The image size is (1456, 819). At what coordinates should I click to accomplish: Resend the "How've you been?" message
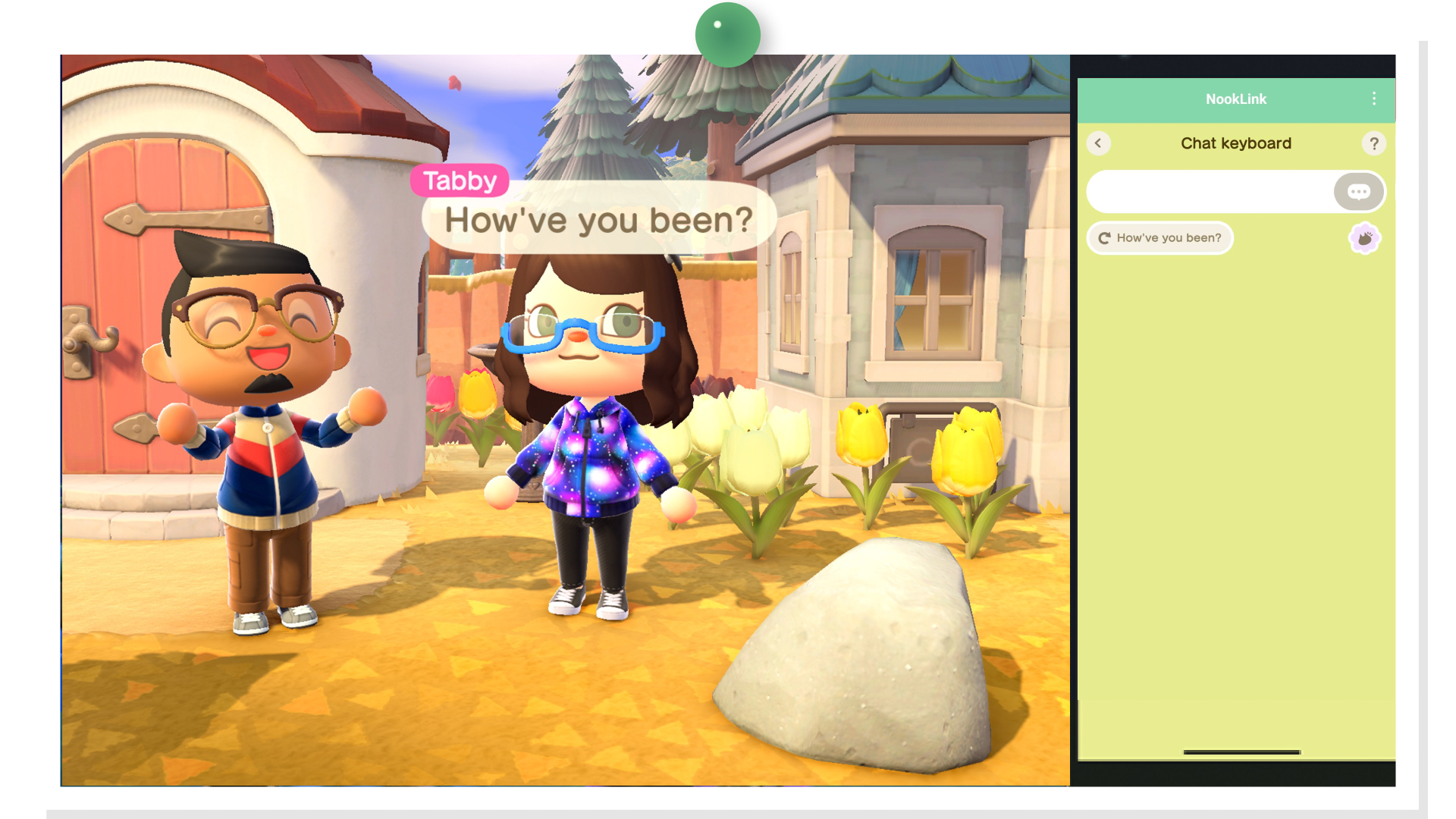pyautogui.click(x=1159, y=238)
